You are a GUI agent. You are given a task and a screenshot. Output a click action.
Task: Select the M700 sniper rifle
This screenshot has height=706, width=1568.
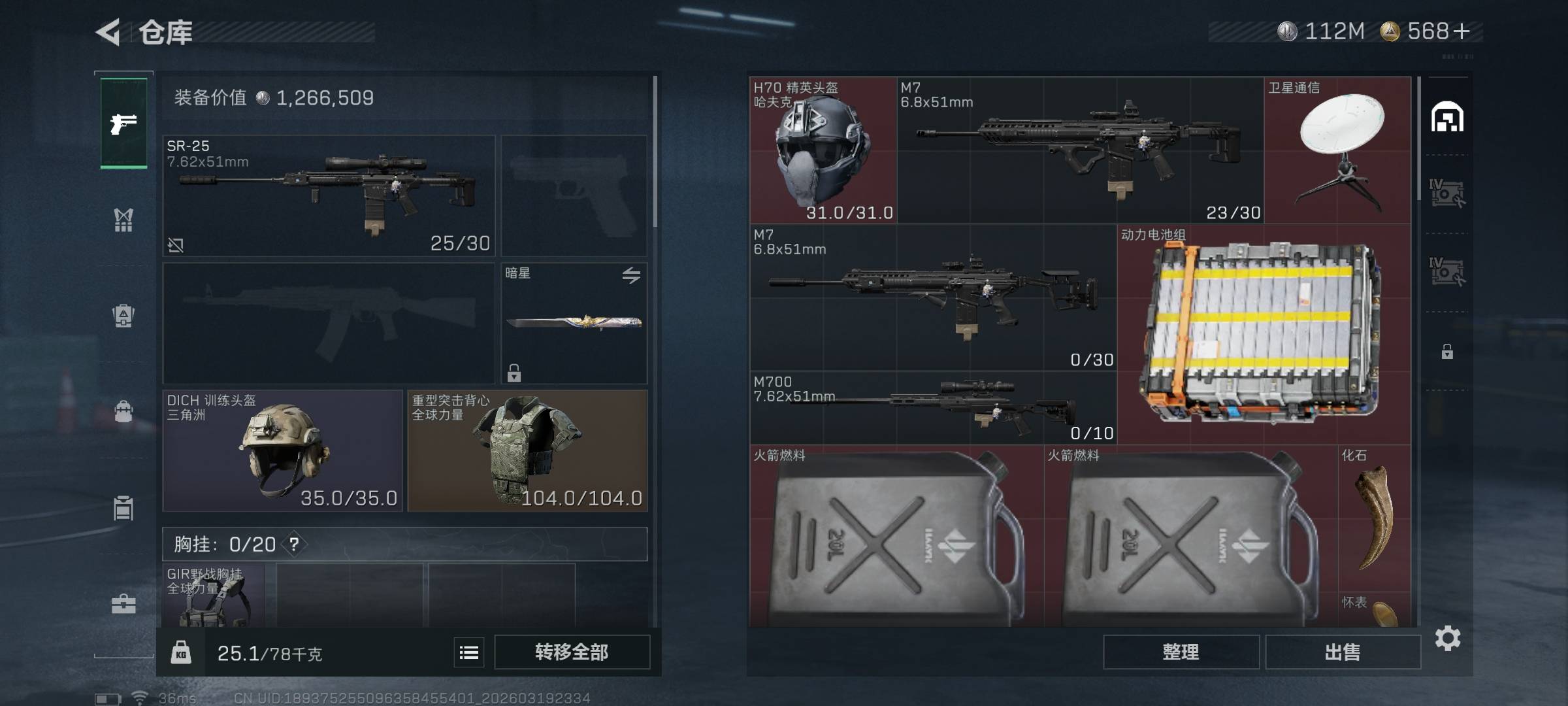933,408
